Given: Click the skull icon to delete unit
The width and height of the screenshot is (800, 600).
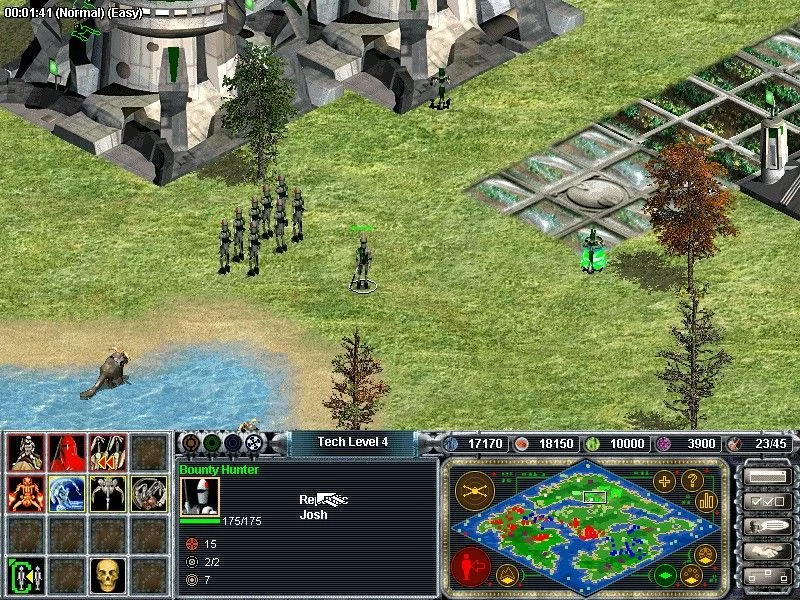Looking at the screenshot, I should pyautogui.click(x=108, y=575).
